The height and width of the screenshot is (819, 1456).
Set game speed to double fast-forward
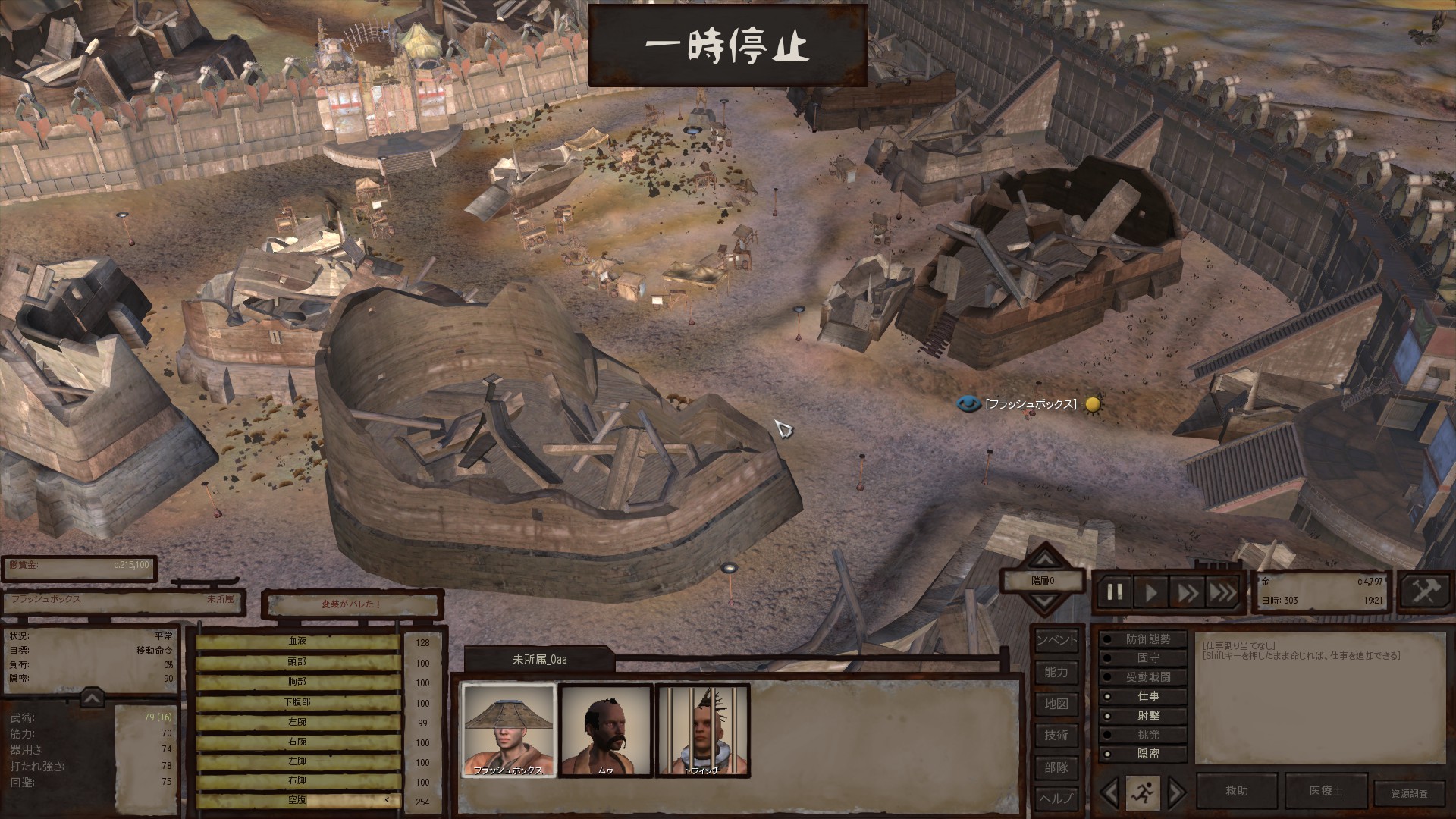coord(1187,591)
